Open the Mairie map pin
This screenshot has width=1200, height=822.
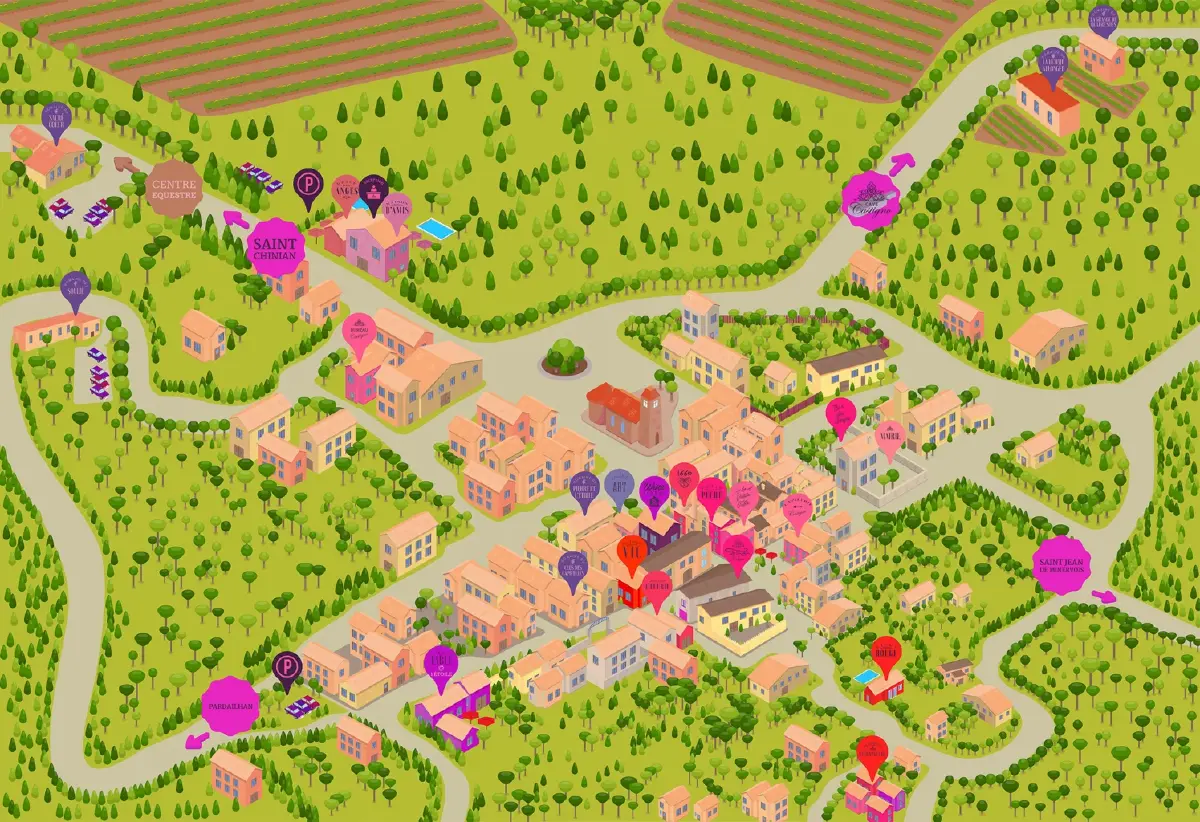(889, 437)
